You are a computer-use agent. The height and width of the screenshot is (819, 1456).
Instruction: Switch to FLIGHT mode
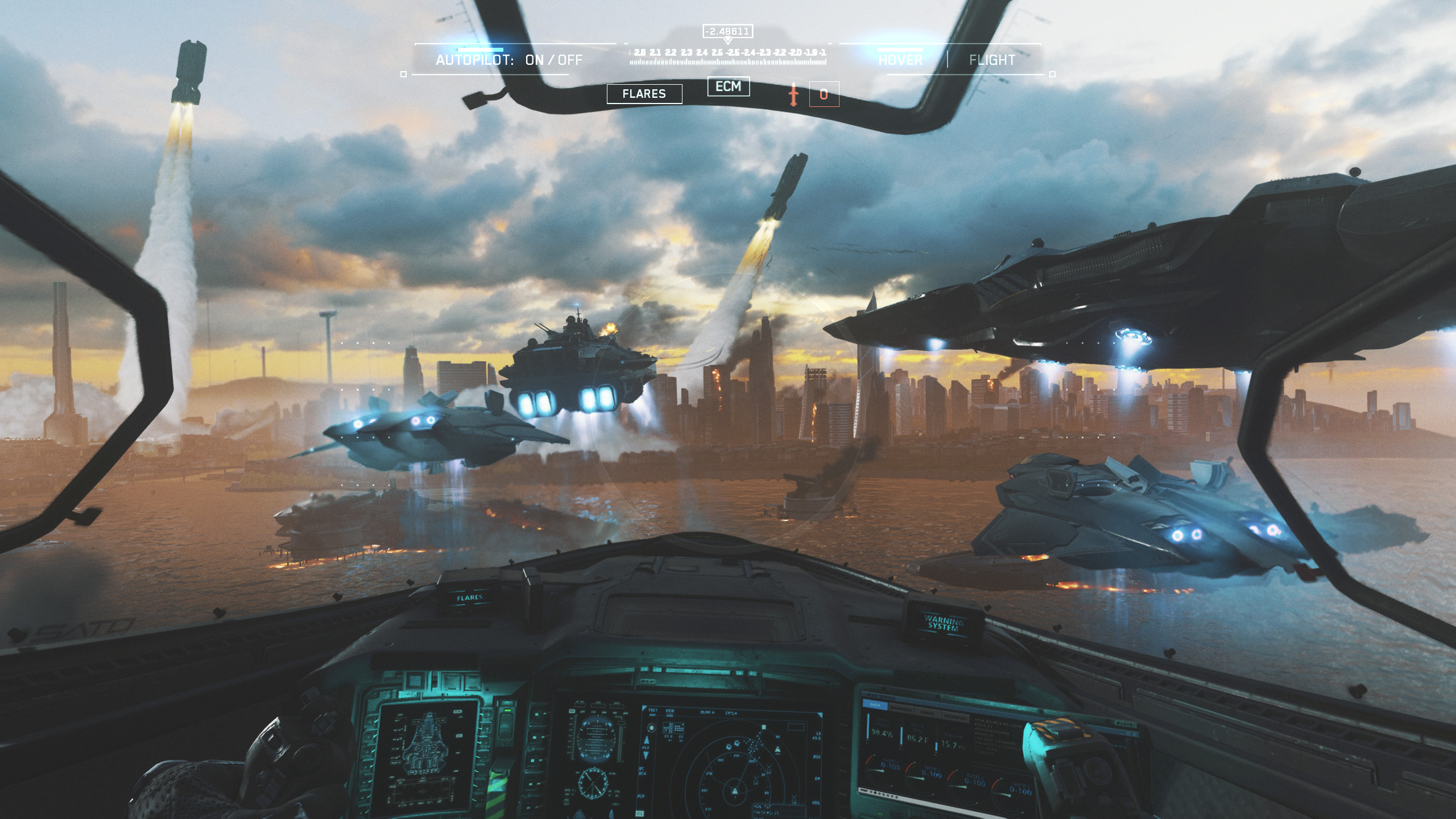[992, 60]
